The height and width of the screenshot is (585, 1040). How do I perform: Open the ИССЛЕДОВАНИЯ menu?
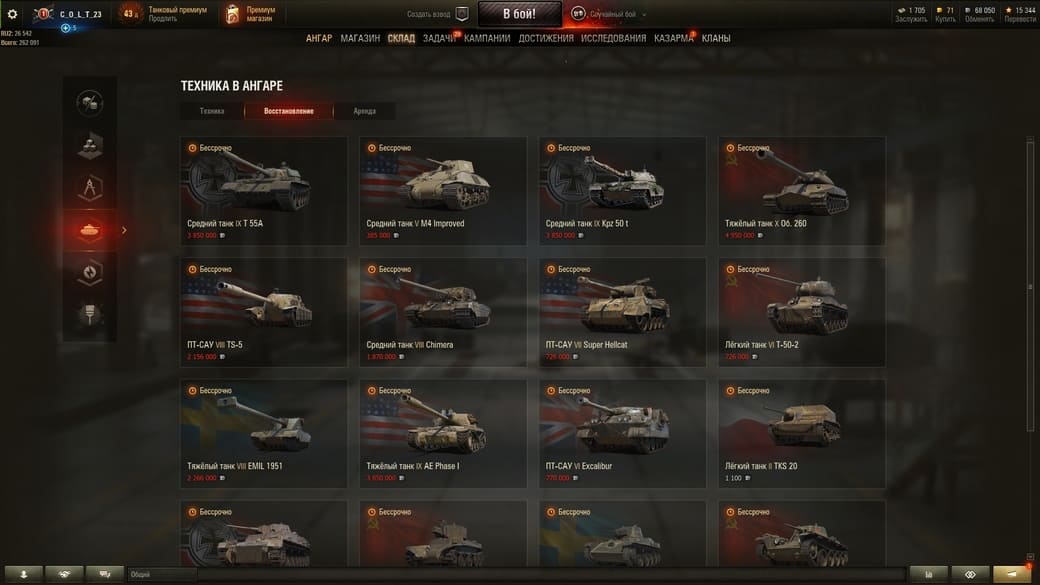614,38
